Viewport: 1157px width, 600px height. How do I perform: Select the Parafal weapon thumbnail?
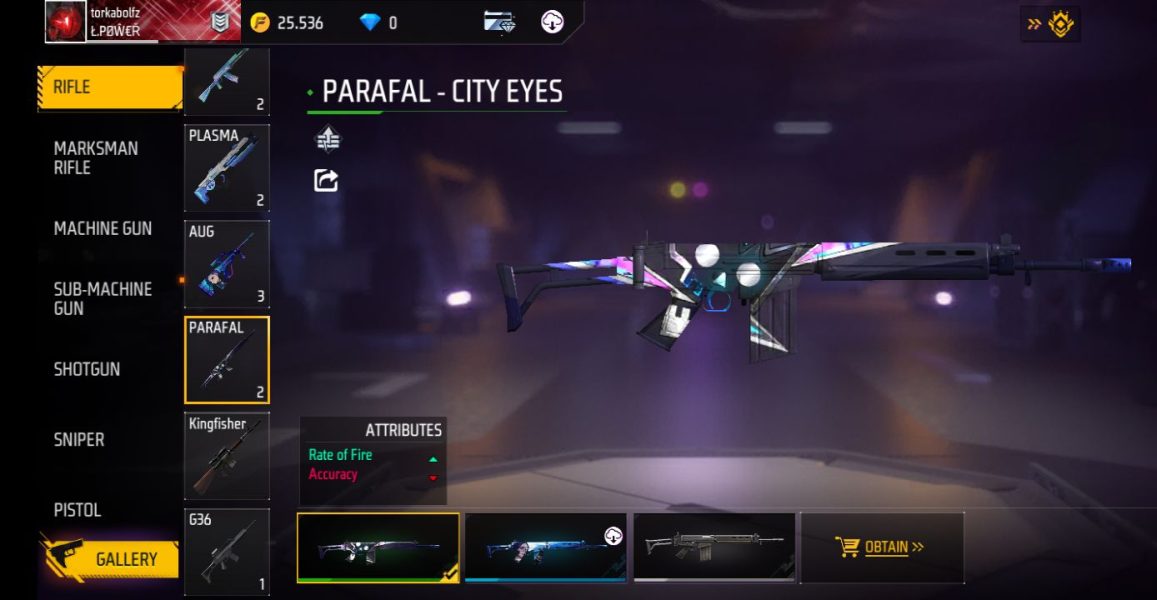(x=227, y=360)
